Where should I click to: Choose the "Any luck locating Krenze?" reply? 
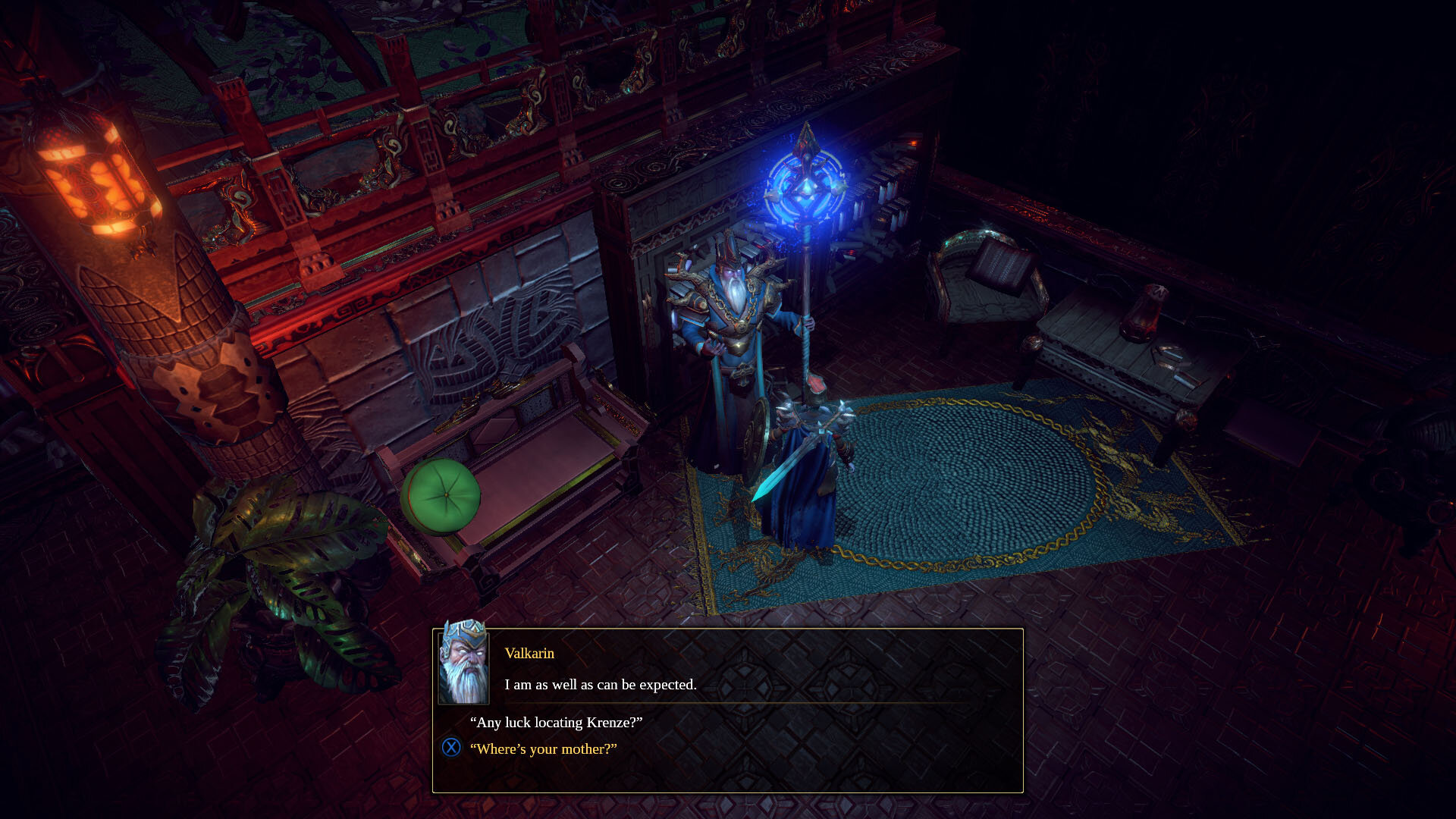(556, 722)
